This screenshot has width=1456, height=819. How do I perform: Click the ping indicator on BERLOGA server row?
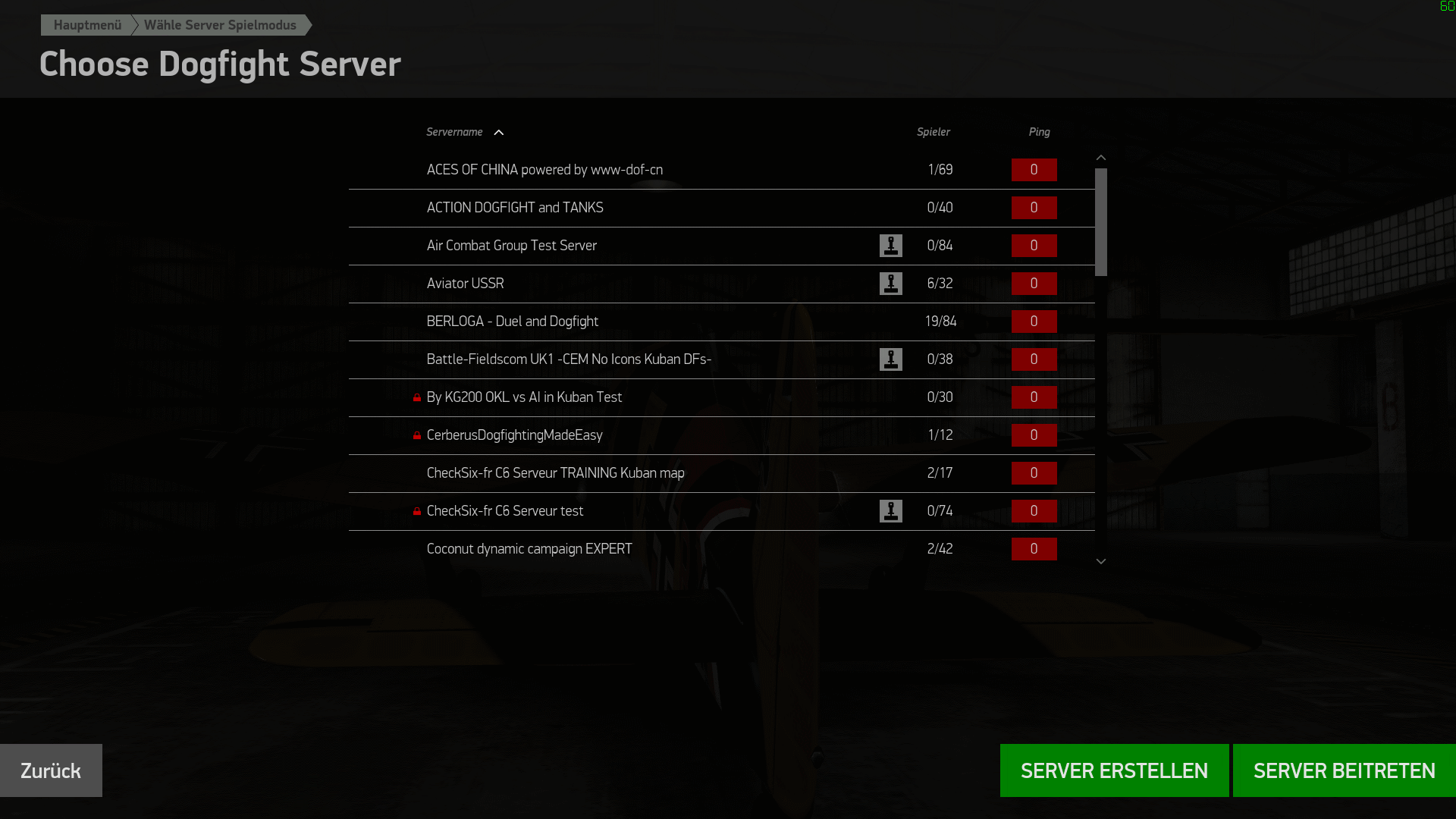coord(1034,322)
